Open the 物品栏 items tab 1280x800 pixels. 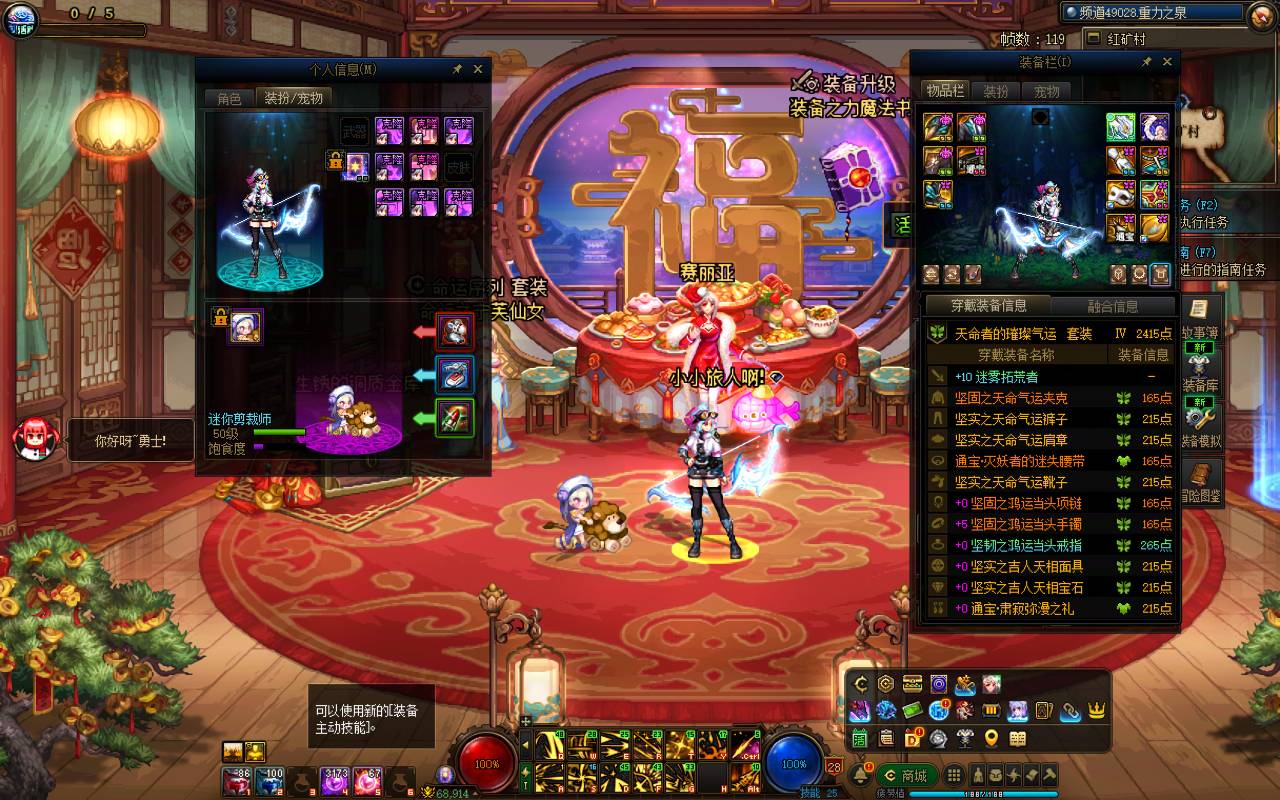943,91
